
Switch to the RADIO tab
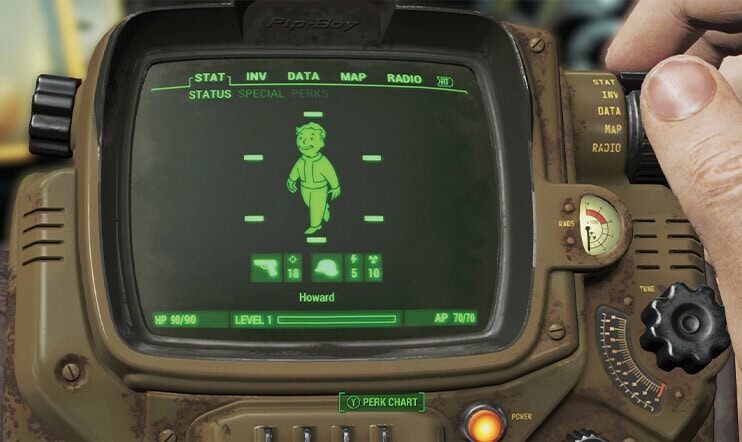tap(403, 78)
